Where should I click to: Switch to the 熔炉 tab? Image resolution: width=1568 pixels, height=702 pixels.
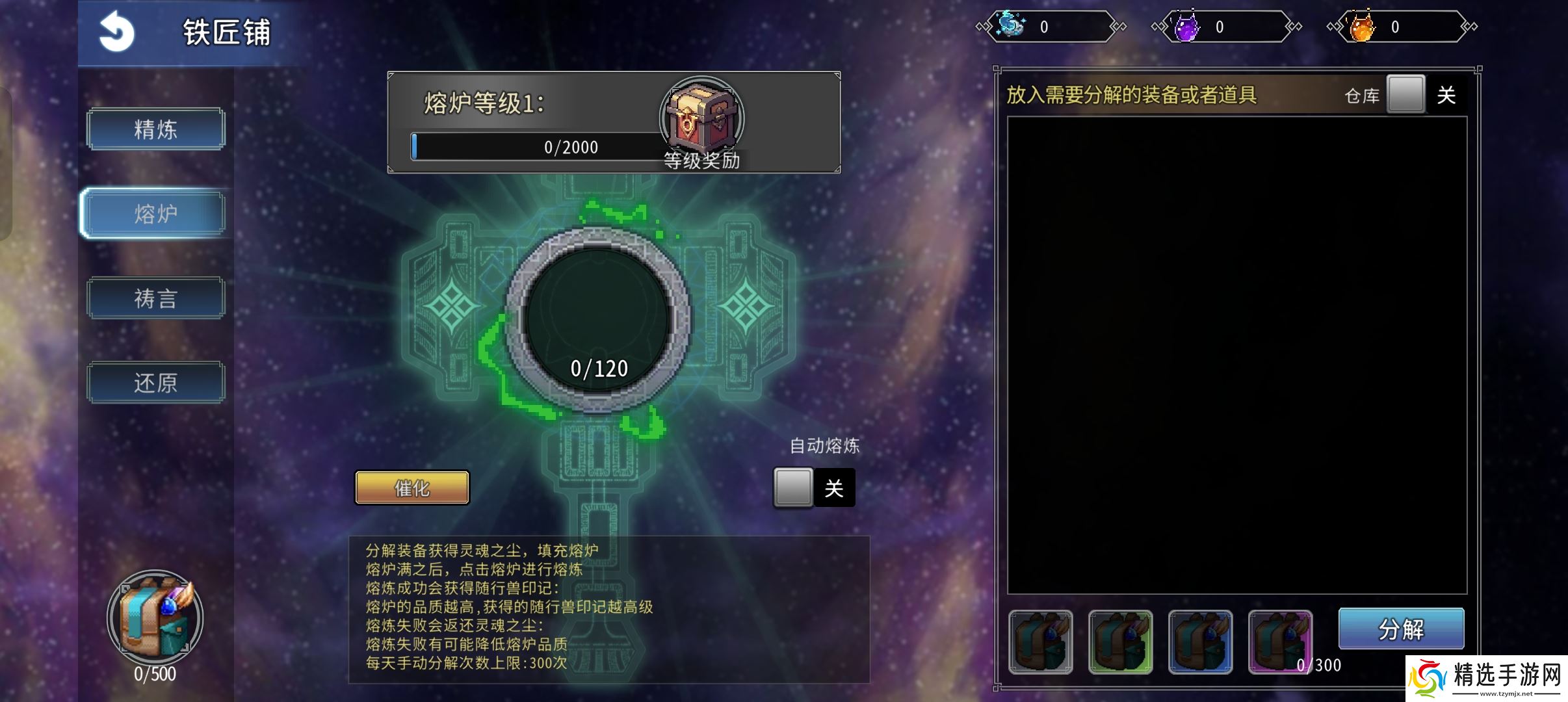pos(155,213)
